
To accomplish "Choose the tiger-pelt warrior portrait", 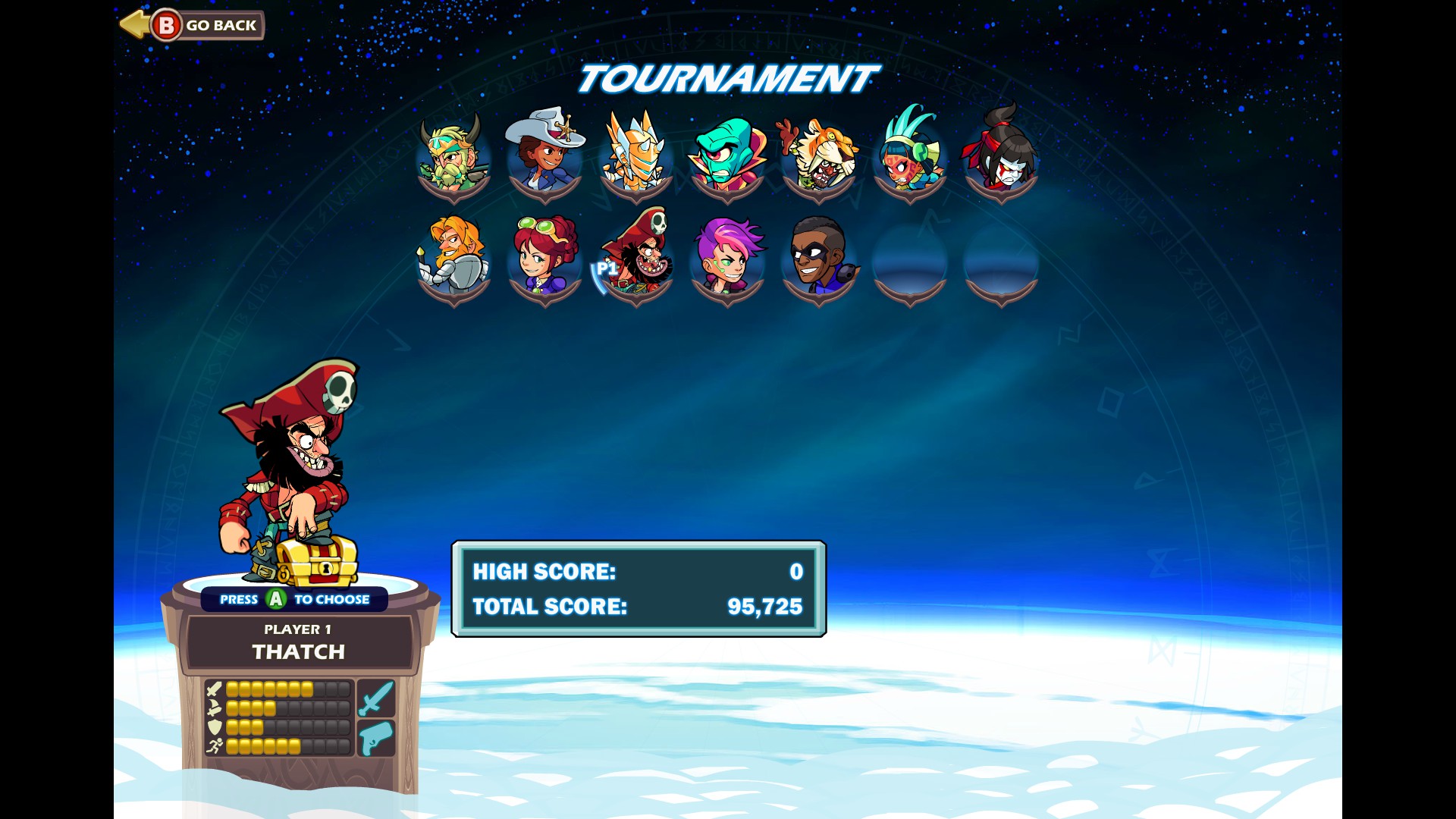I will tap(818, 157).
